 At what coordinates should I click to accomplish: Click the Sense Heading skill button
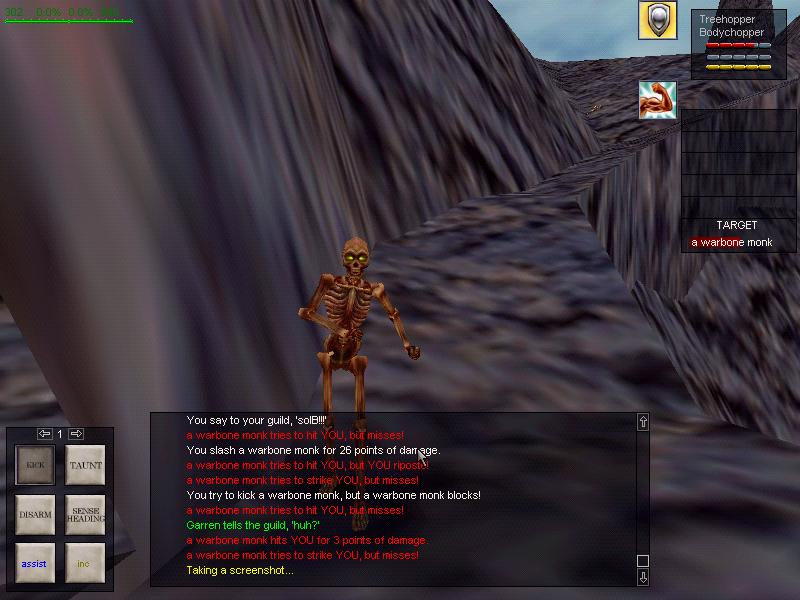(x=85, y=514)
